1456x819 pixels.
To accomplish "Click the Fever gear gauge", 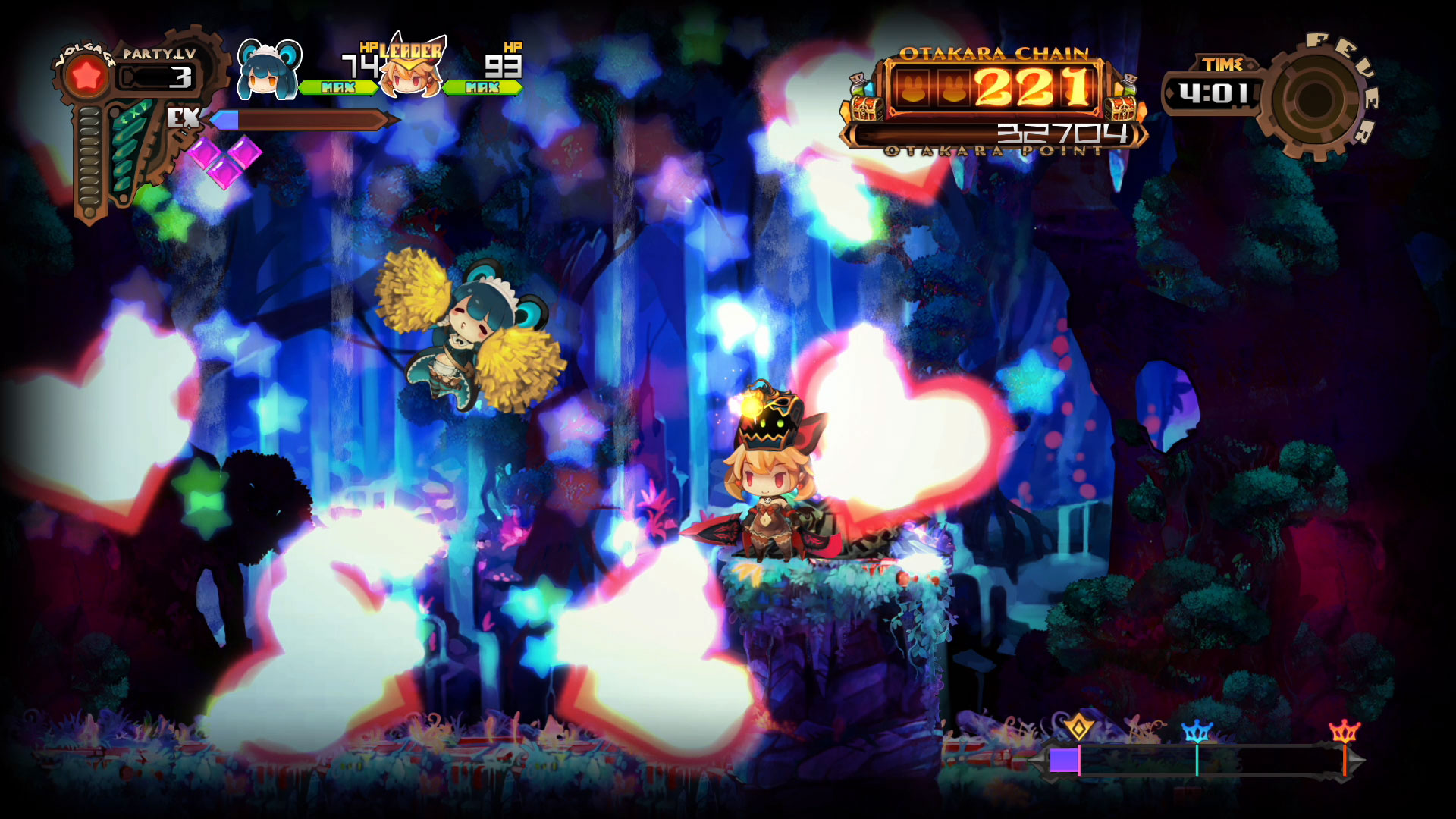I will tap(1316, 97).
